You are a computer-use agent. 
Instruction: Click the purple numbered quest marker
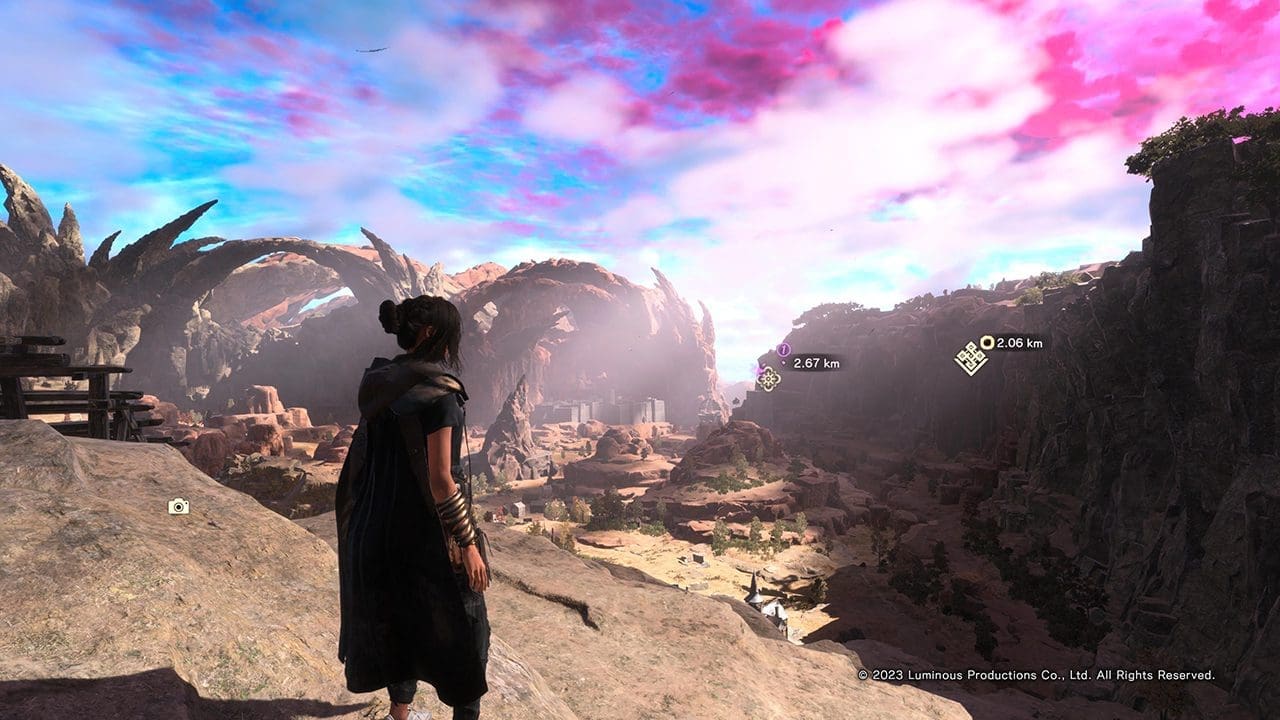(783, 350)
